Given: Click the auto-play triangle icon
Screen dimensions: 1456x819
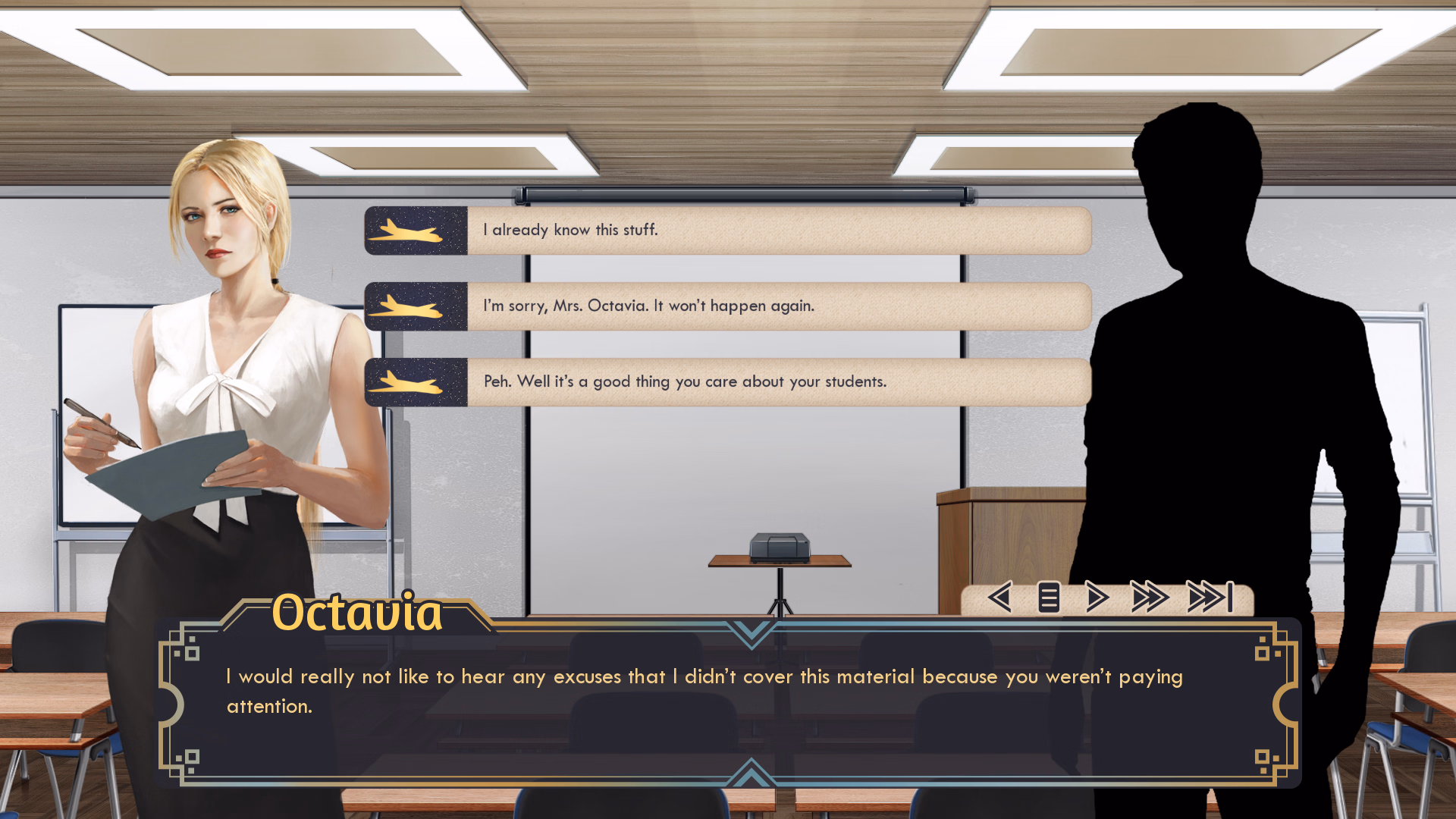Looking at the screenshot, I should pos(1094,598).
